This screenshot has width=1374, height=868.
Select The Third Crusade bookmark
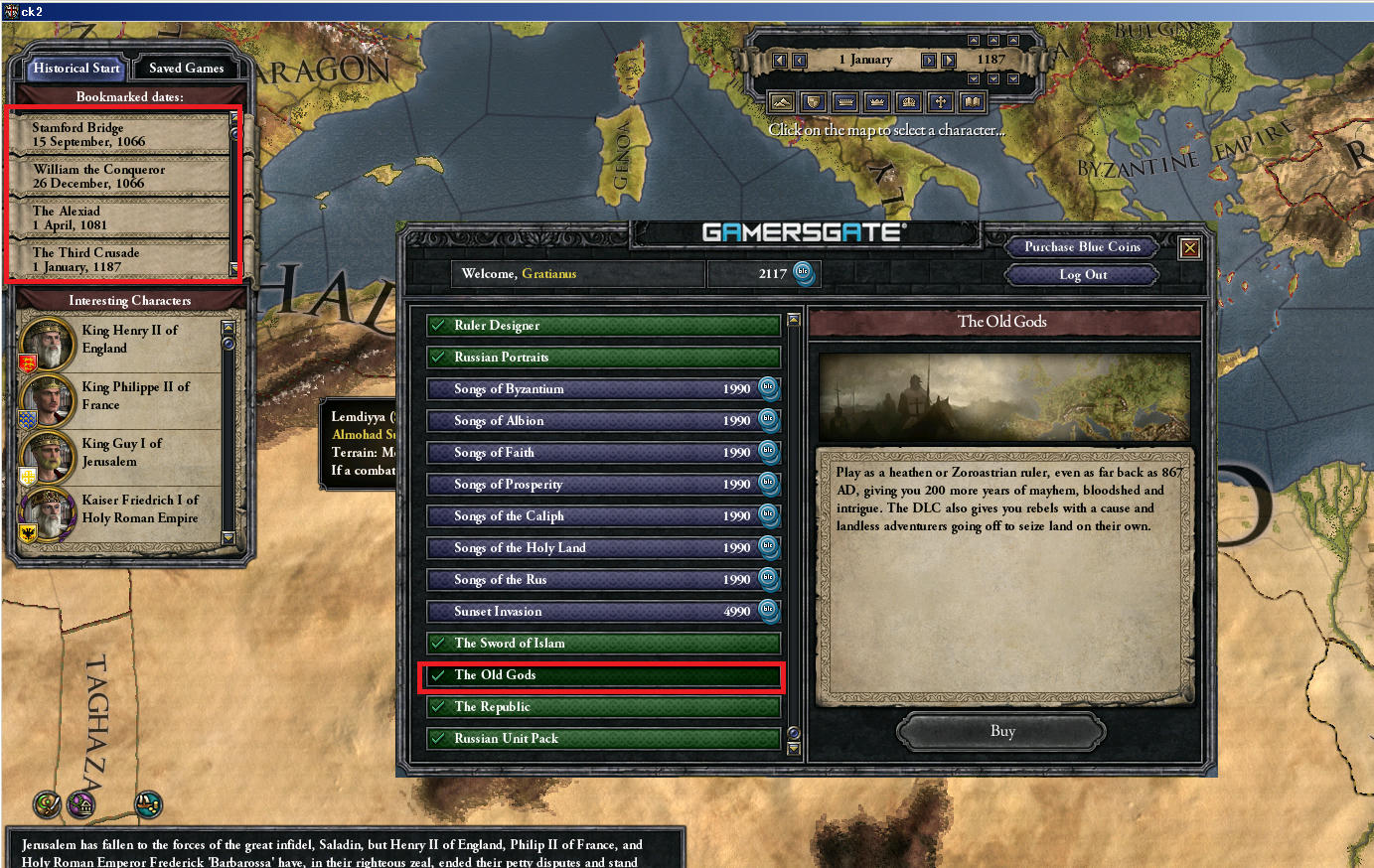119,259
